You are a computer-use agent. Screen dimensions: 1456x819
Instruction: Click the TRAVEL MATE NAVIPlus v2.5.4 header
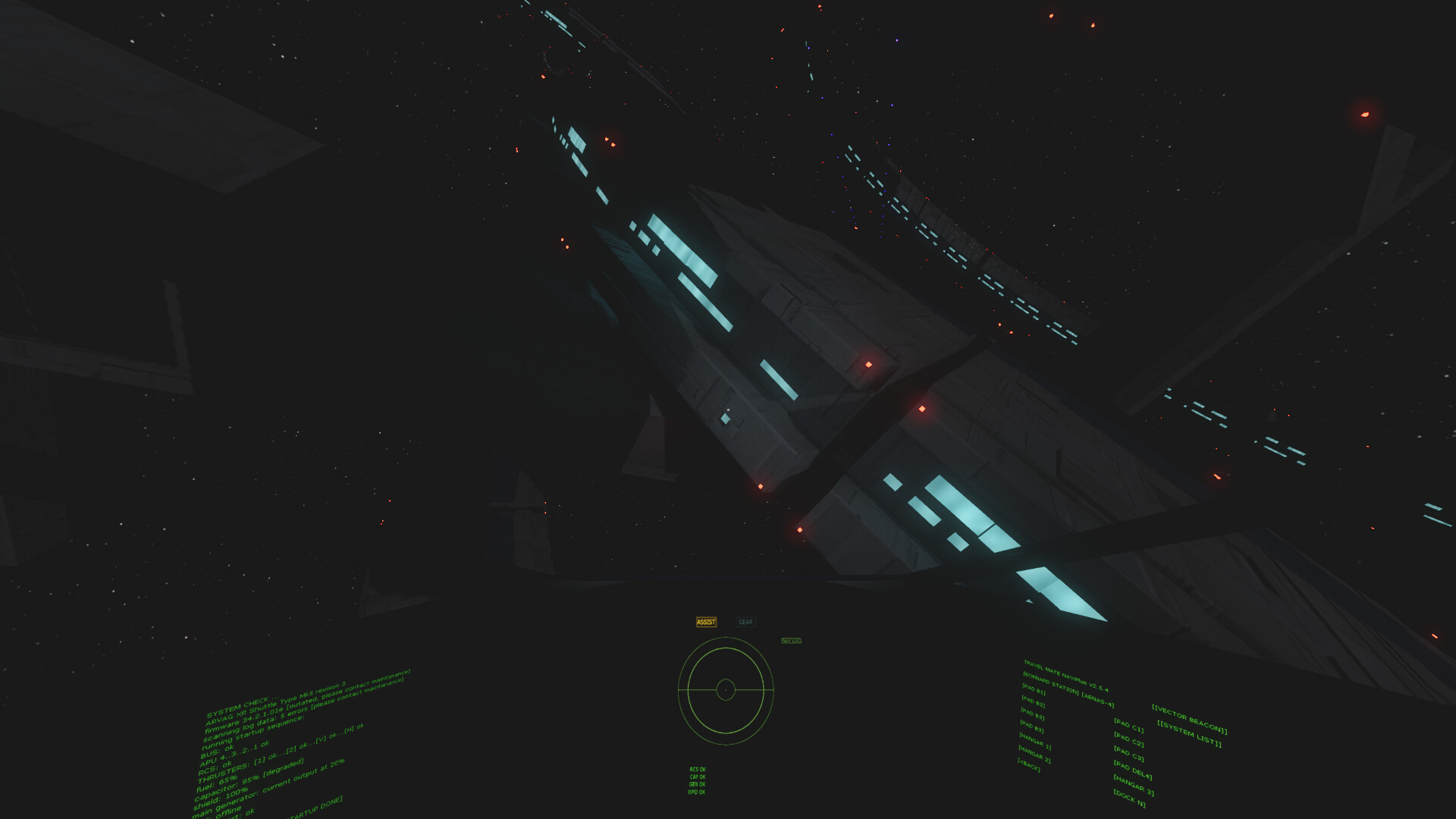(1066, 676)
